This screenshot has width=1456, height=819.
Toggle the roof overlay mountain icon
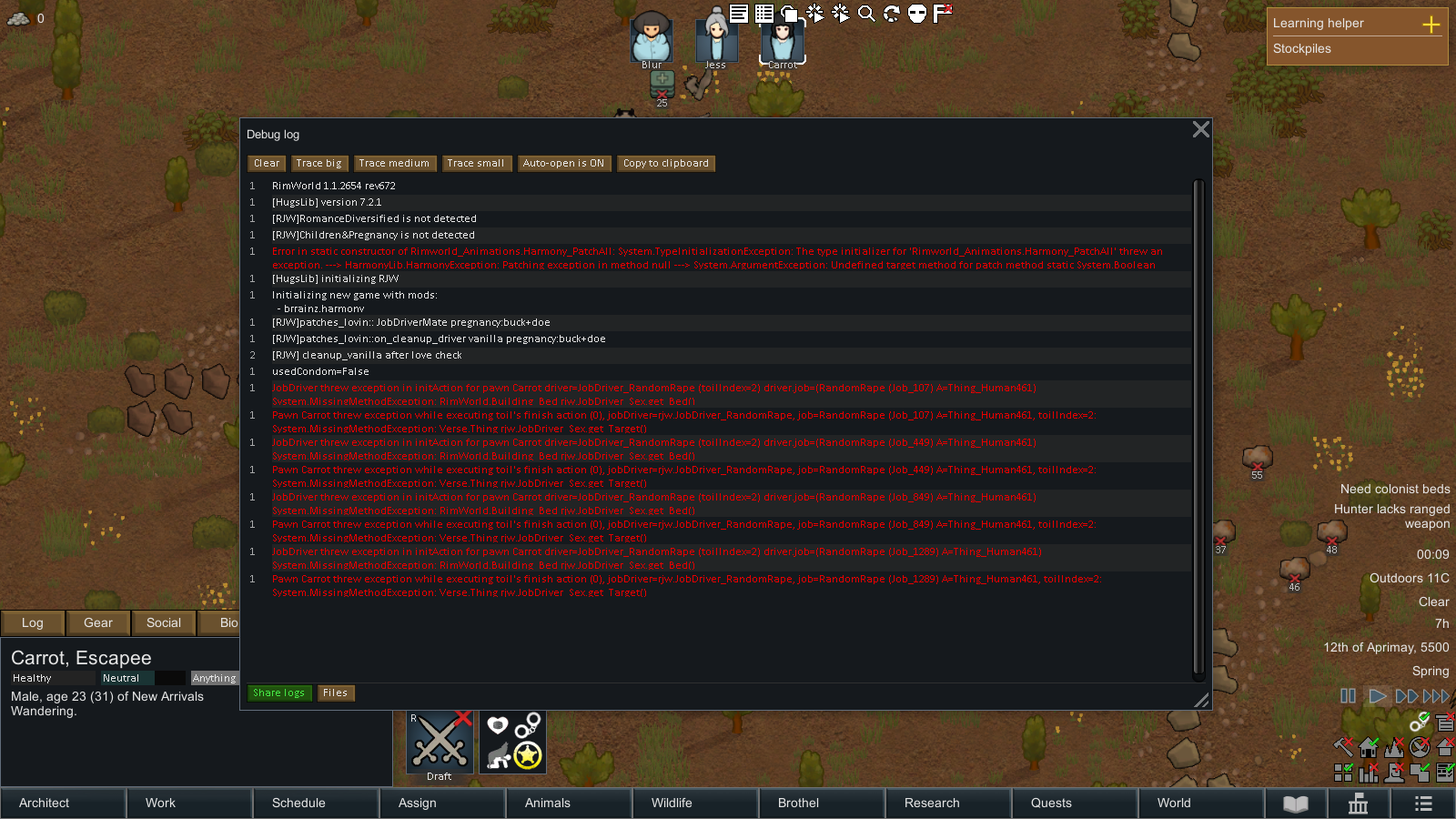[x=1393, y=748]
